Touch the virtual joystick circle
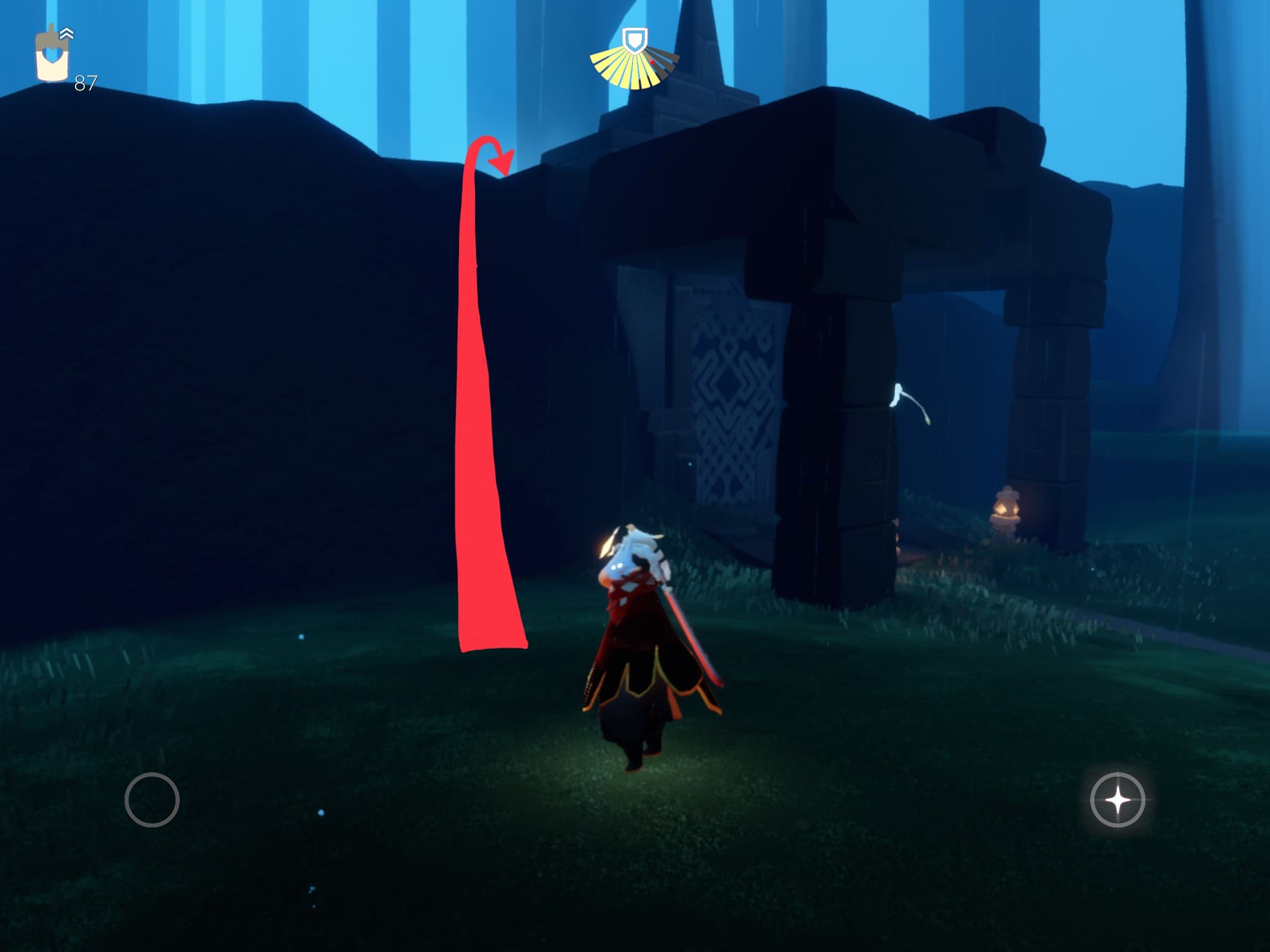 click(152, 800)
